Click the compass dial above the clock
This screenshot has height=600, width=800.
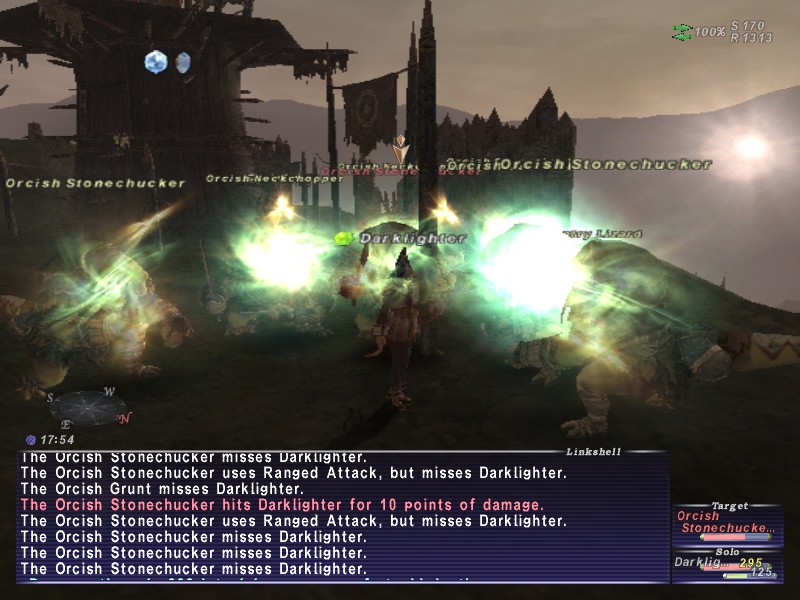pos(88,406)
